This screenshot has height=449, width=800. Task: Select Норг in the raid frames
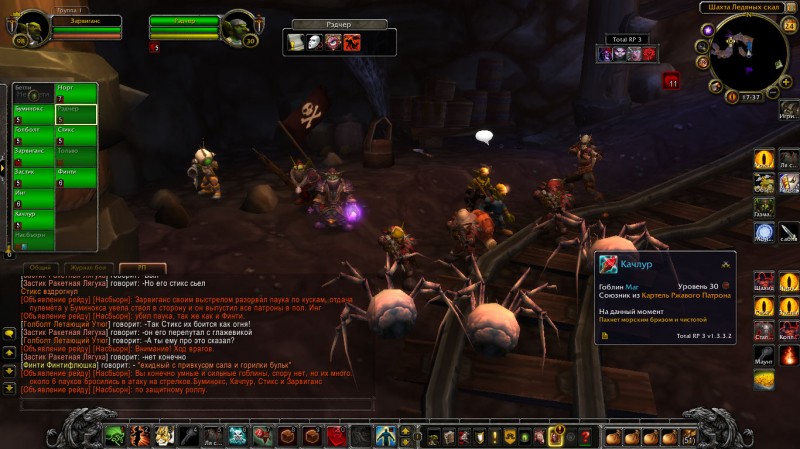[x=76, y=94]
